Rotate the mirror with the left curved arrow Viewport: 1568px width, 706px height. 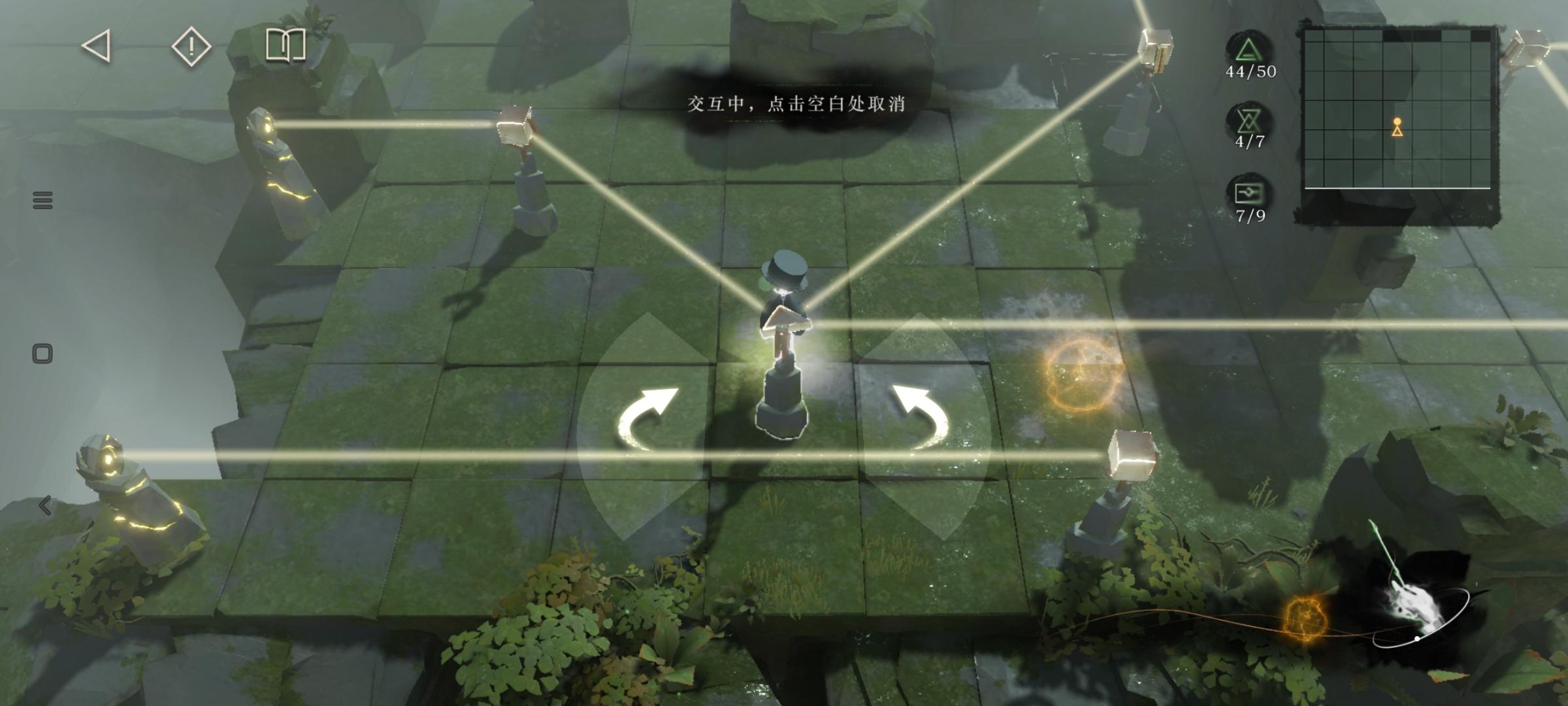pos(647,419)
